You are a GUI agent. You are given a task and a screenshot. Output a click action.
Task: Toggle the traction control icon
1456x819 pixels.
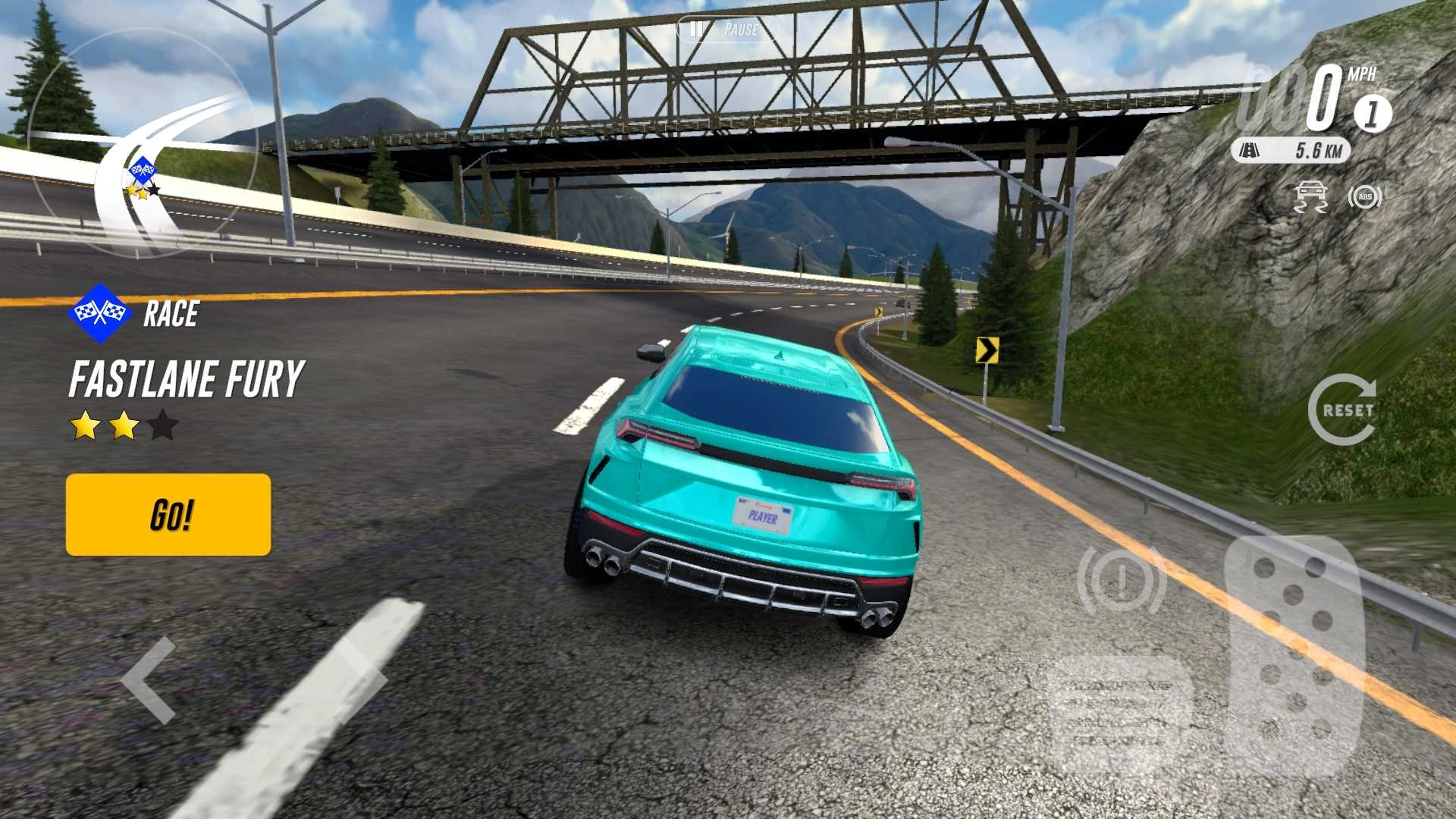click(1310, 197)
